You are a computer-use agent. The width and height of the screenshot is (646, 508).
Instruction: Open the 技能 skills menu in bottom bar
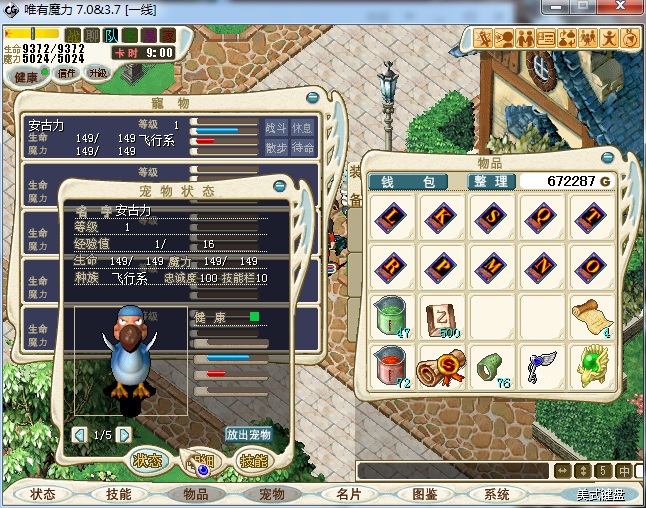click(x=119, y=494)
